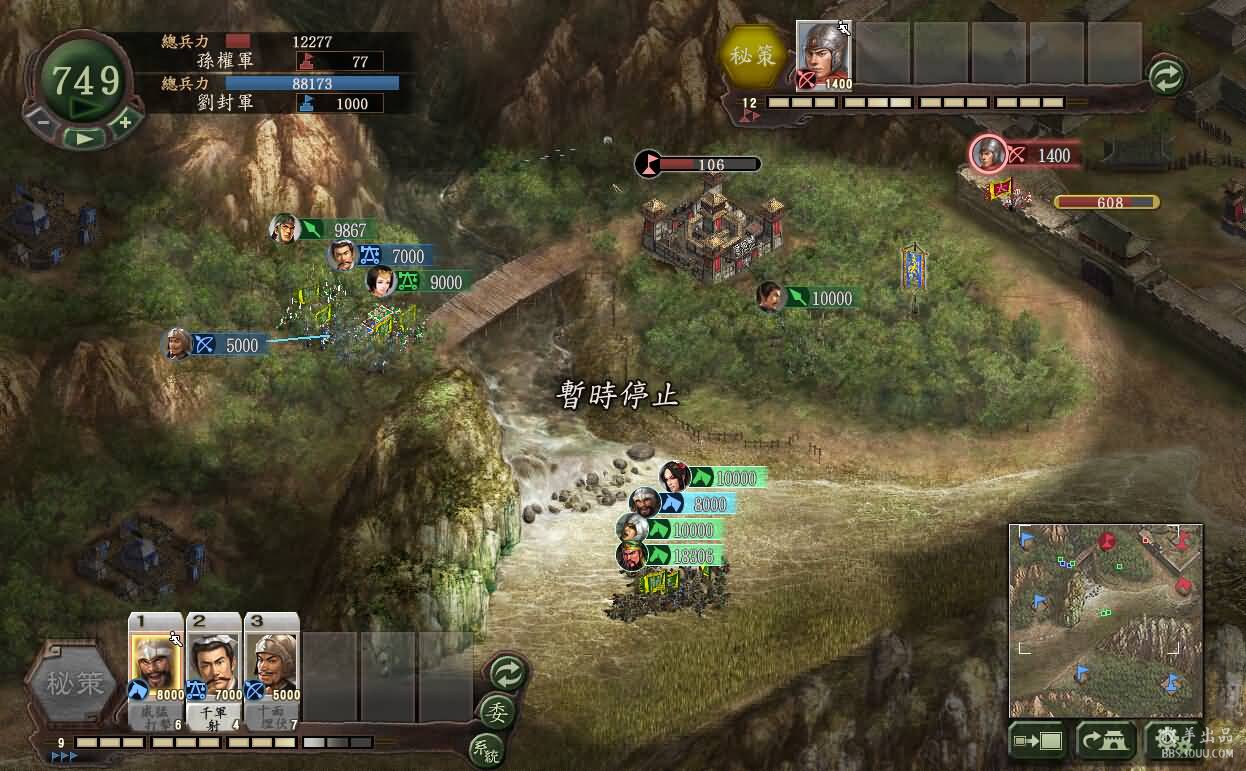The width and height of the screenshot is (1246, 771).
Task: Click the enemy's yellow 秘策 hexagon
Action: 754,56
